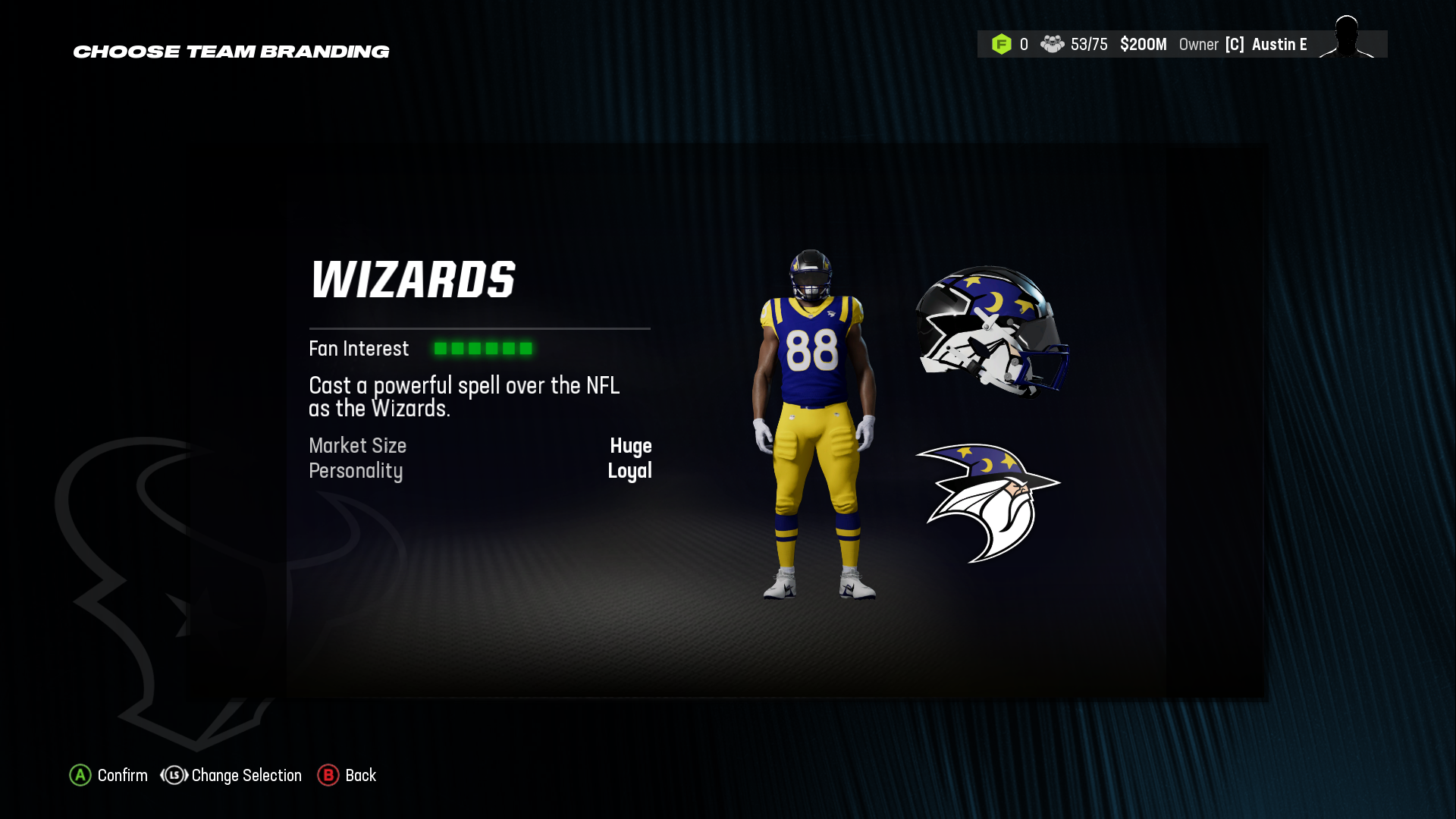Expand the Personality details

pos(355,471)
